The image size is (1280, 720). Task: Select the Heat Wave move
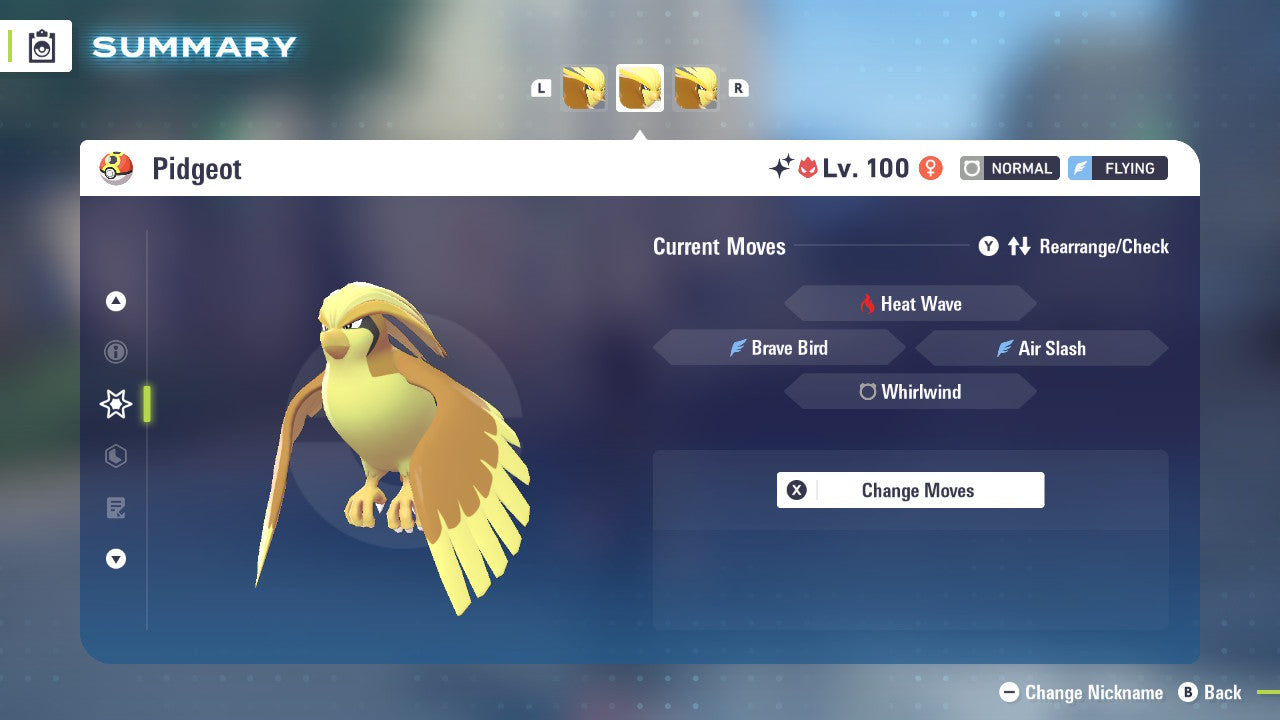(910, 303)
